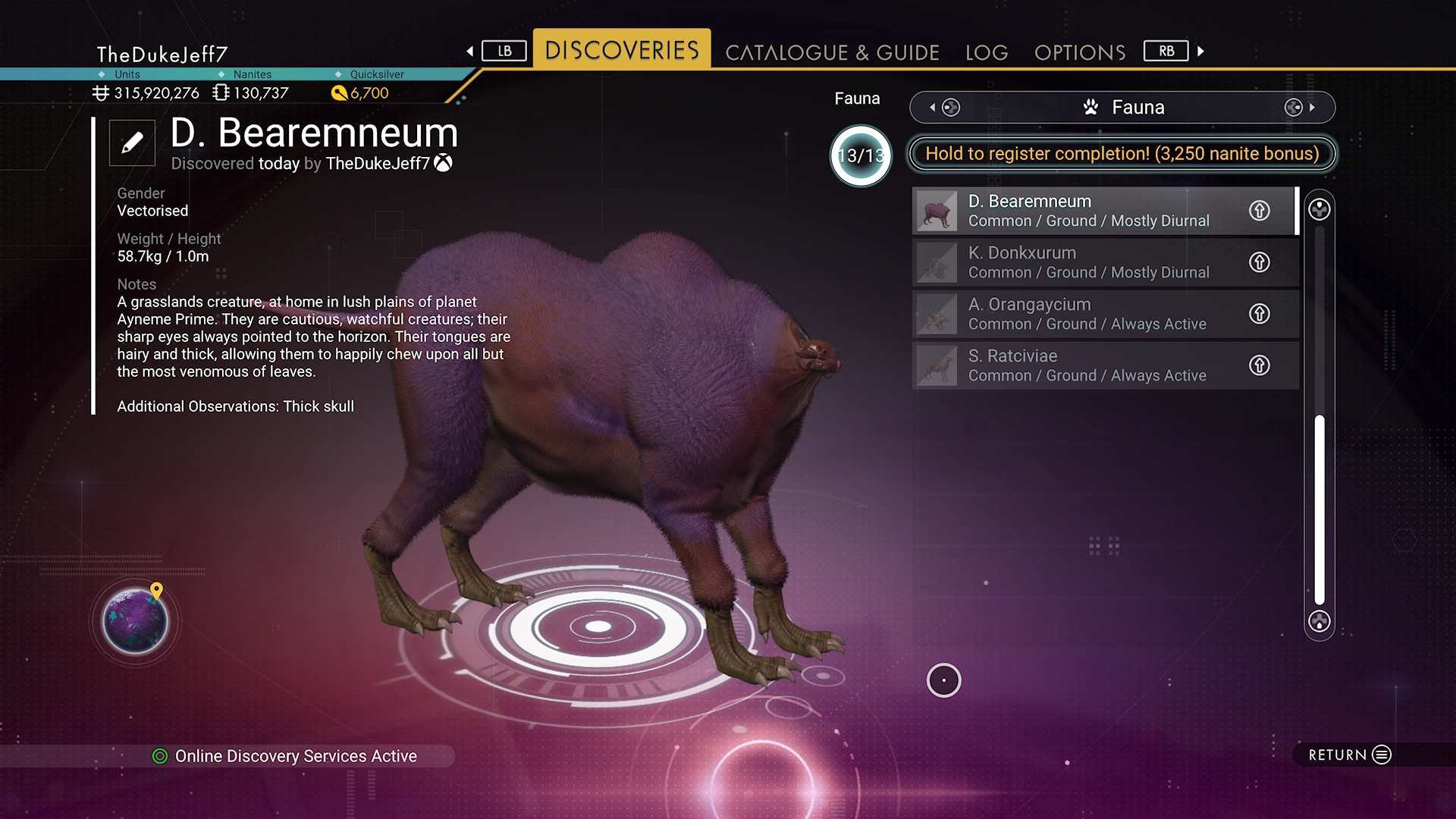The height and width of the screenshot is (819, 1456).
Task: Open the planet thumbnail with map pin
Action: (136, 622)
